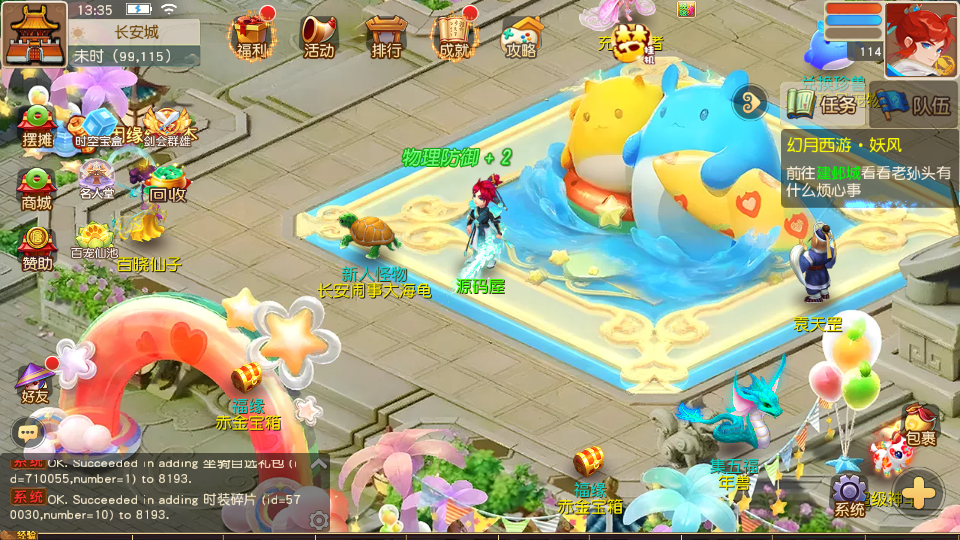Open the 商城 shop

37,189
